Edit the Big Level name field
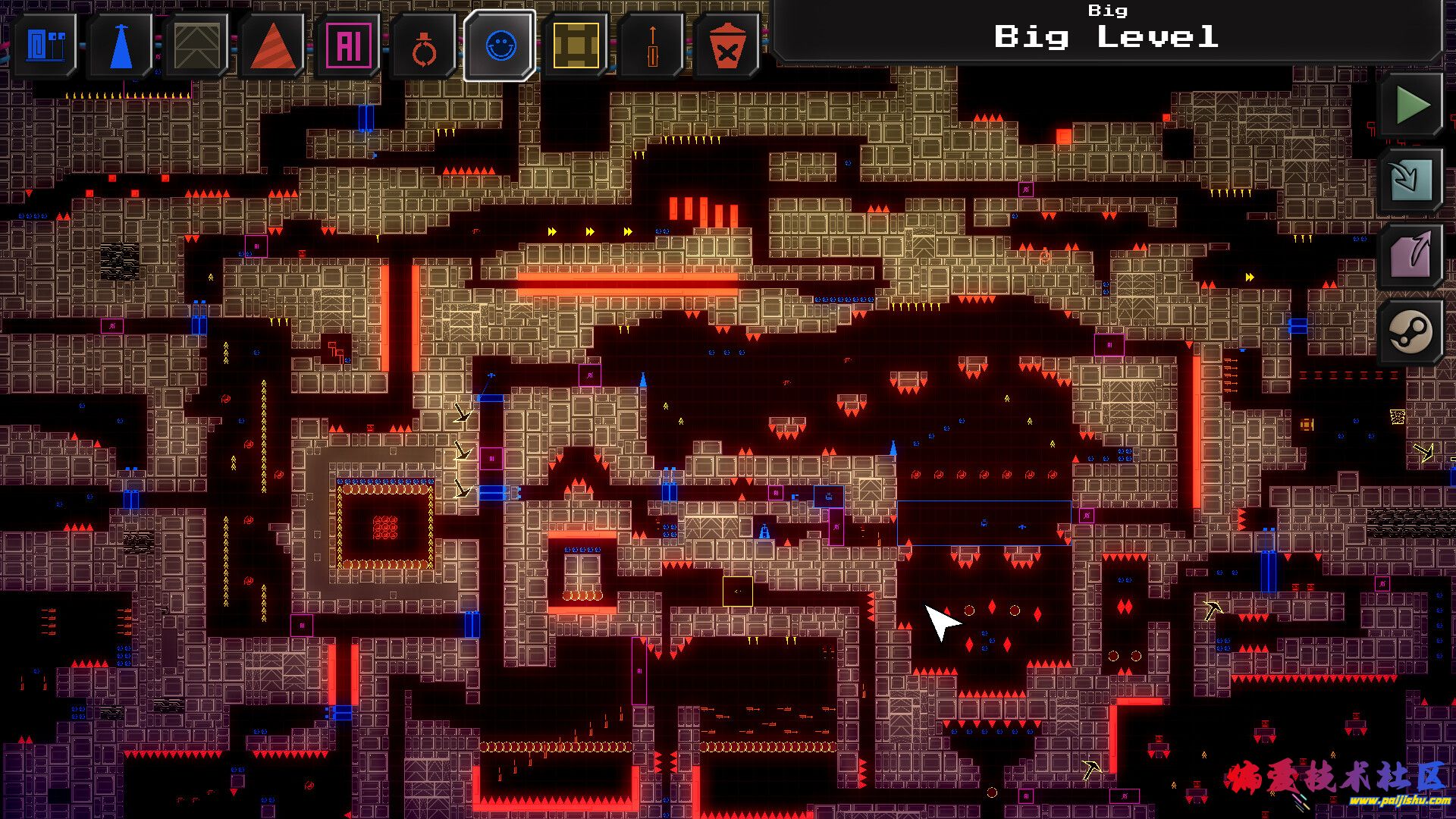The image size is (1456, 819). tap(1106, 36)
